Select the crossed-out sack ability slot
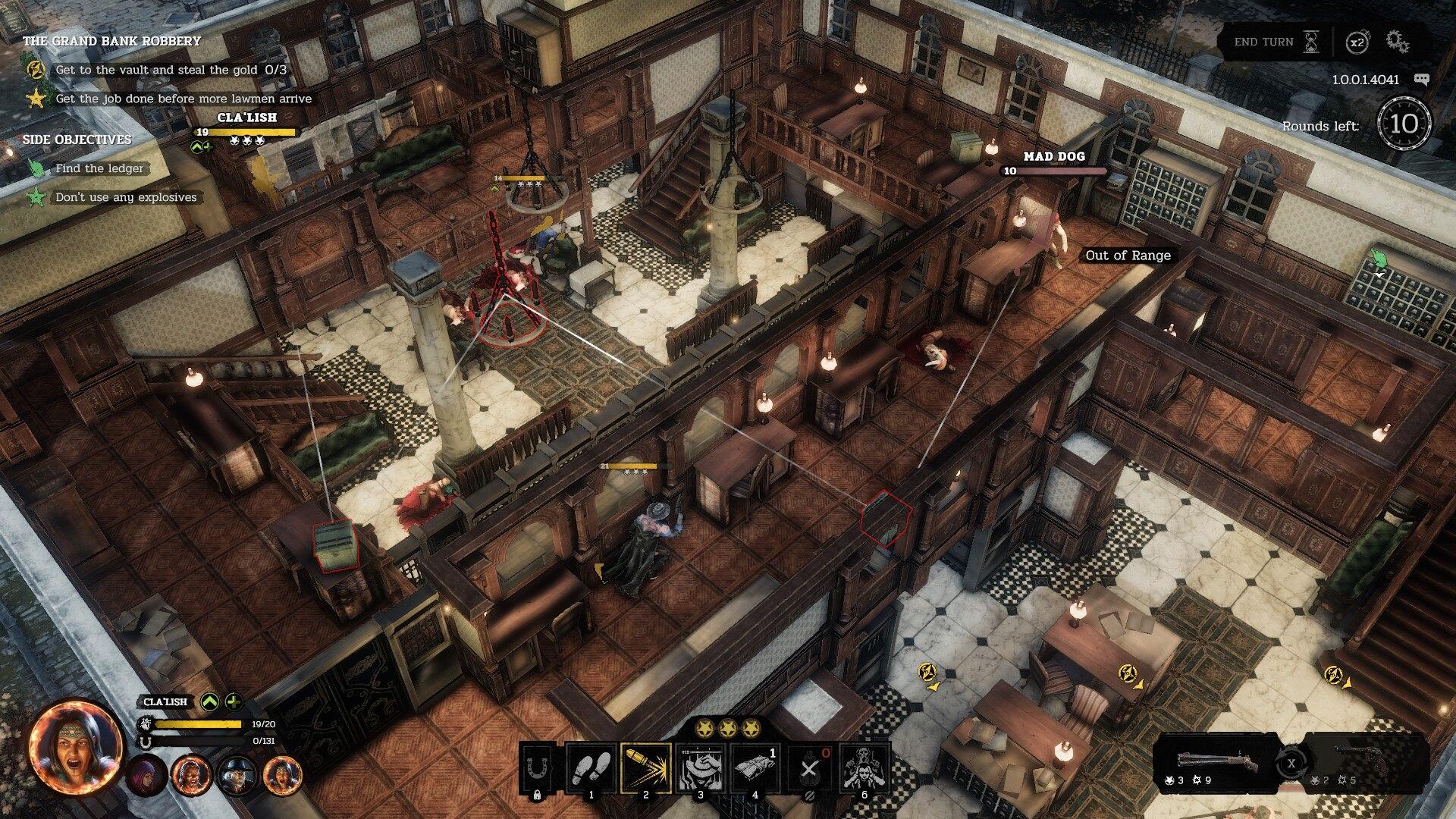Viewport: 1456px width, 819px height. [x=810, y=769]
